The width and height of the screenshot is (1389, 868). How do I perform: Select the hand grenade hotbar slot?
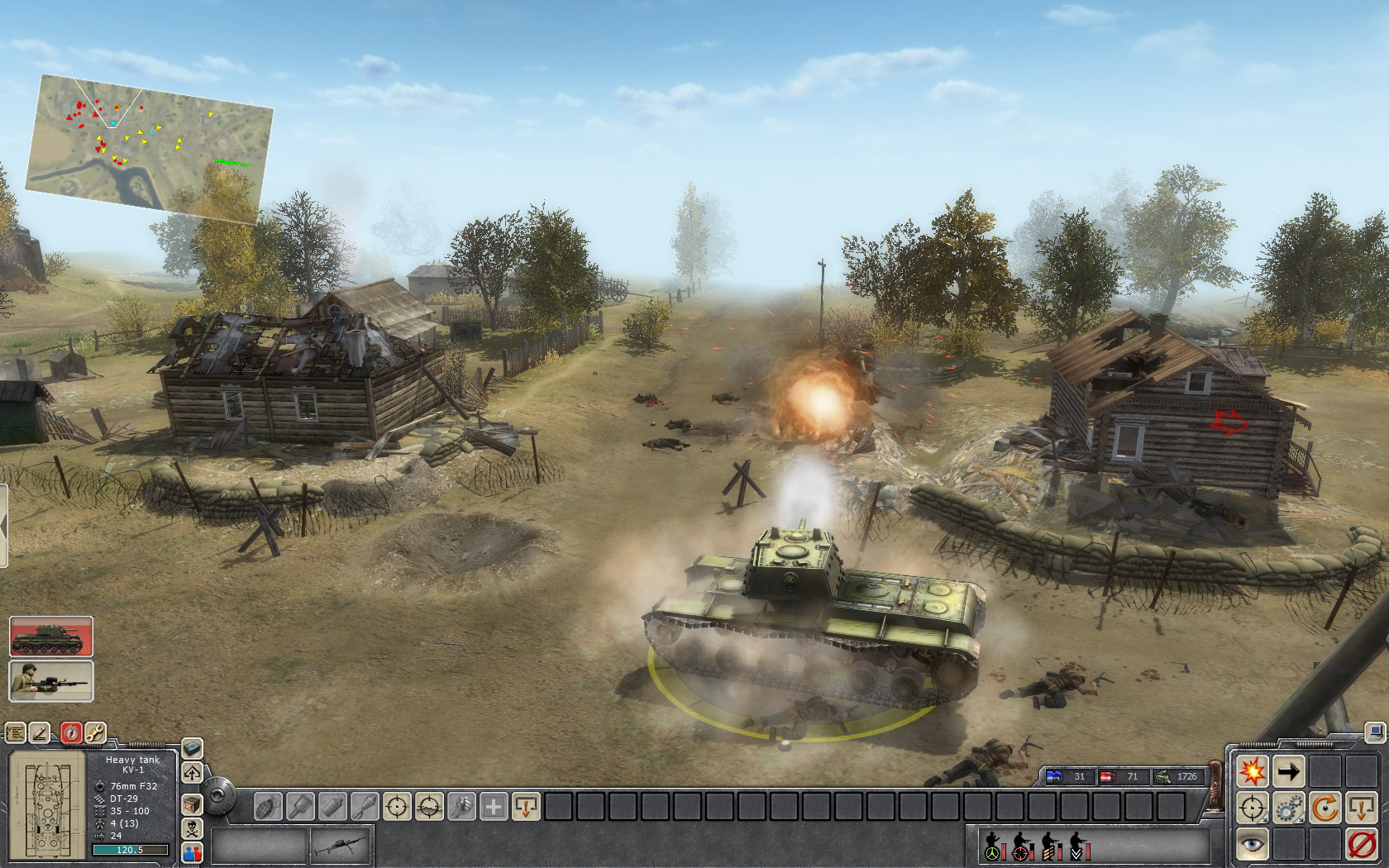(x=268, y=806)
